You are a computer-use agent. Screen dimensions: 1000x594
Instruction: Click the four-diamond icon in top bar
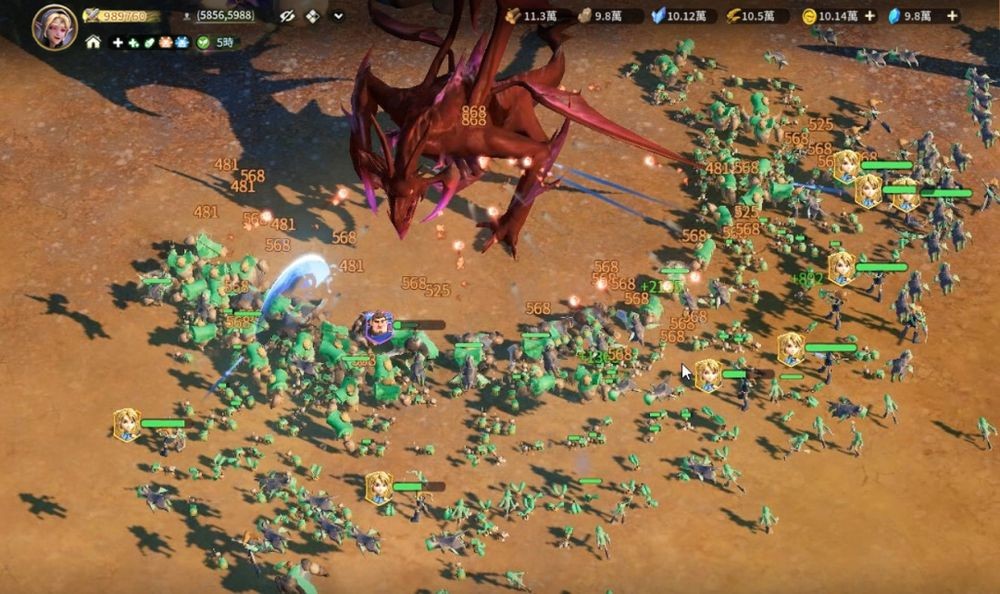313,16
